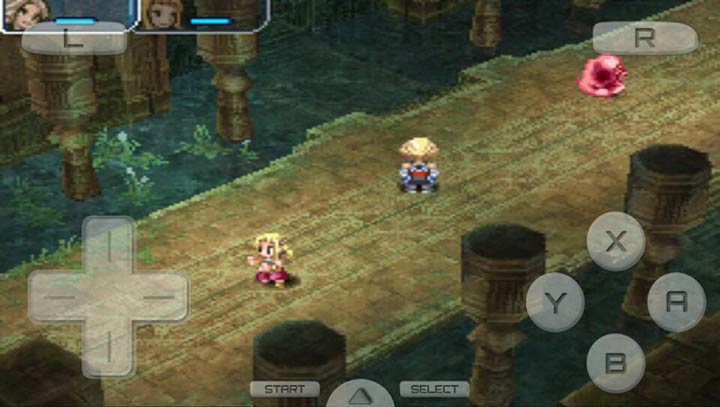
Task: Tap the R shoulder button
Action: click(x=645, y=38)
